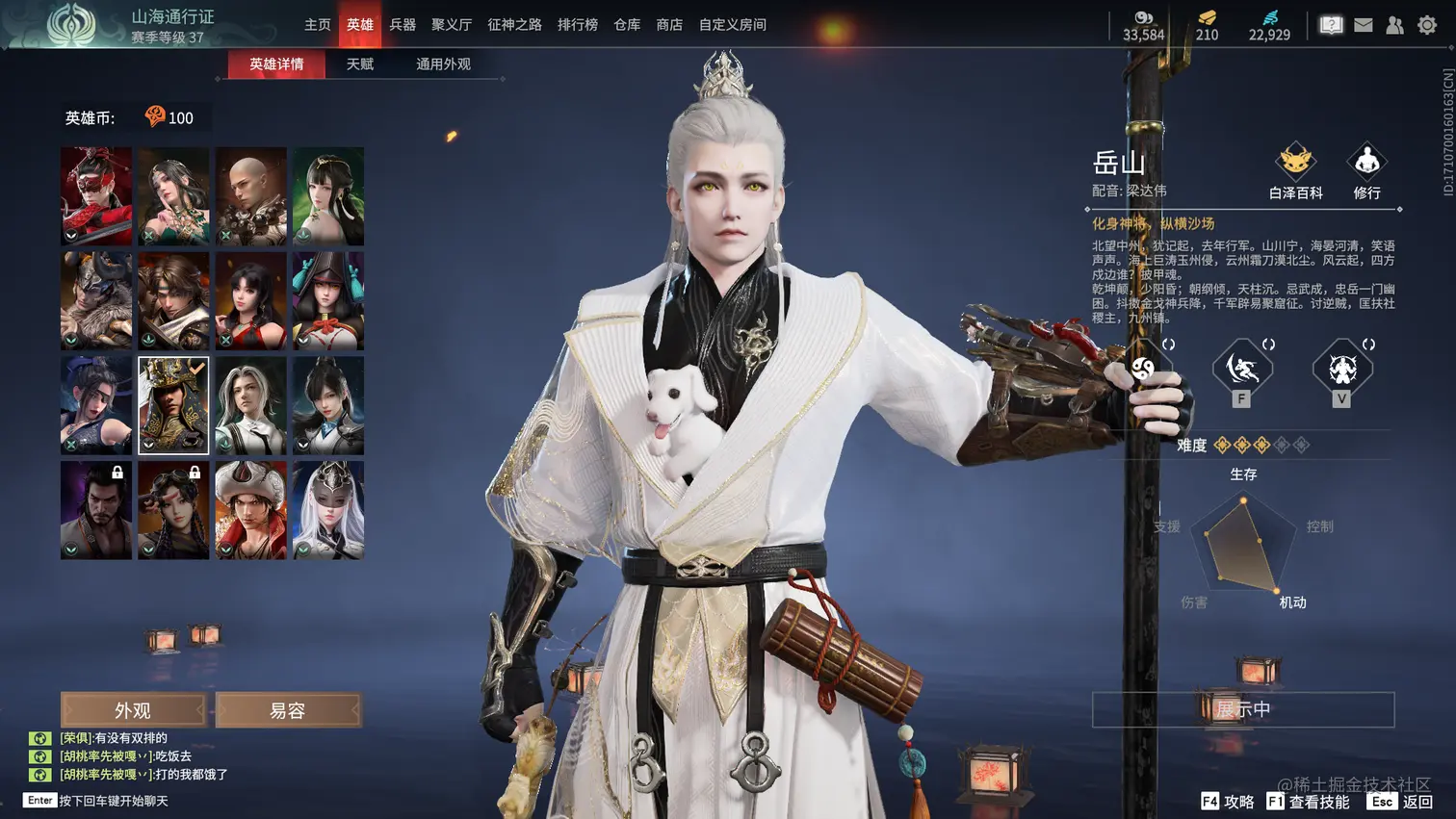
Task: Select the white-haired masked heroine portrait
Action: click(x=328, y=509)
